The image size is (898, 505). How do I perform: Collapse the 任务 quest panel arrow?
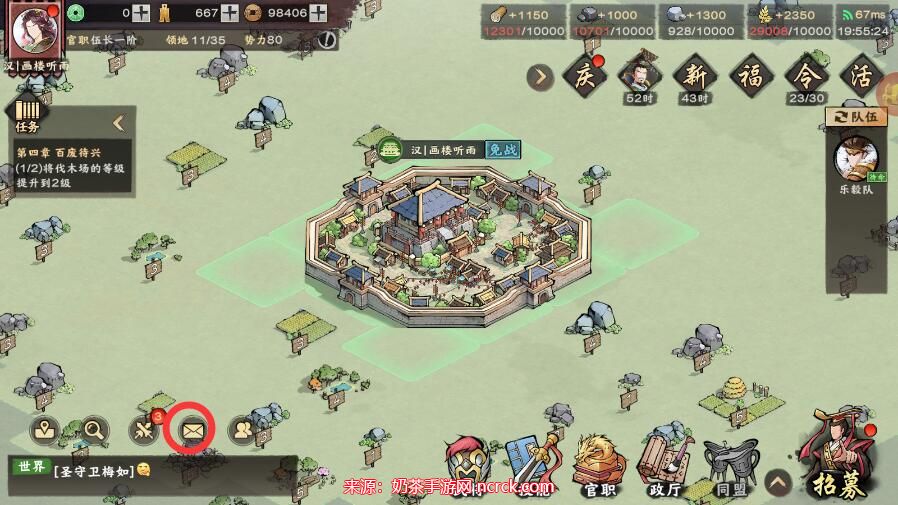pyautogui.click(x=118, y=123)
